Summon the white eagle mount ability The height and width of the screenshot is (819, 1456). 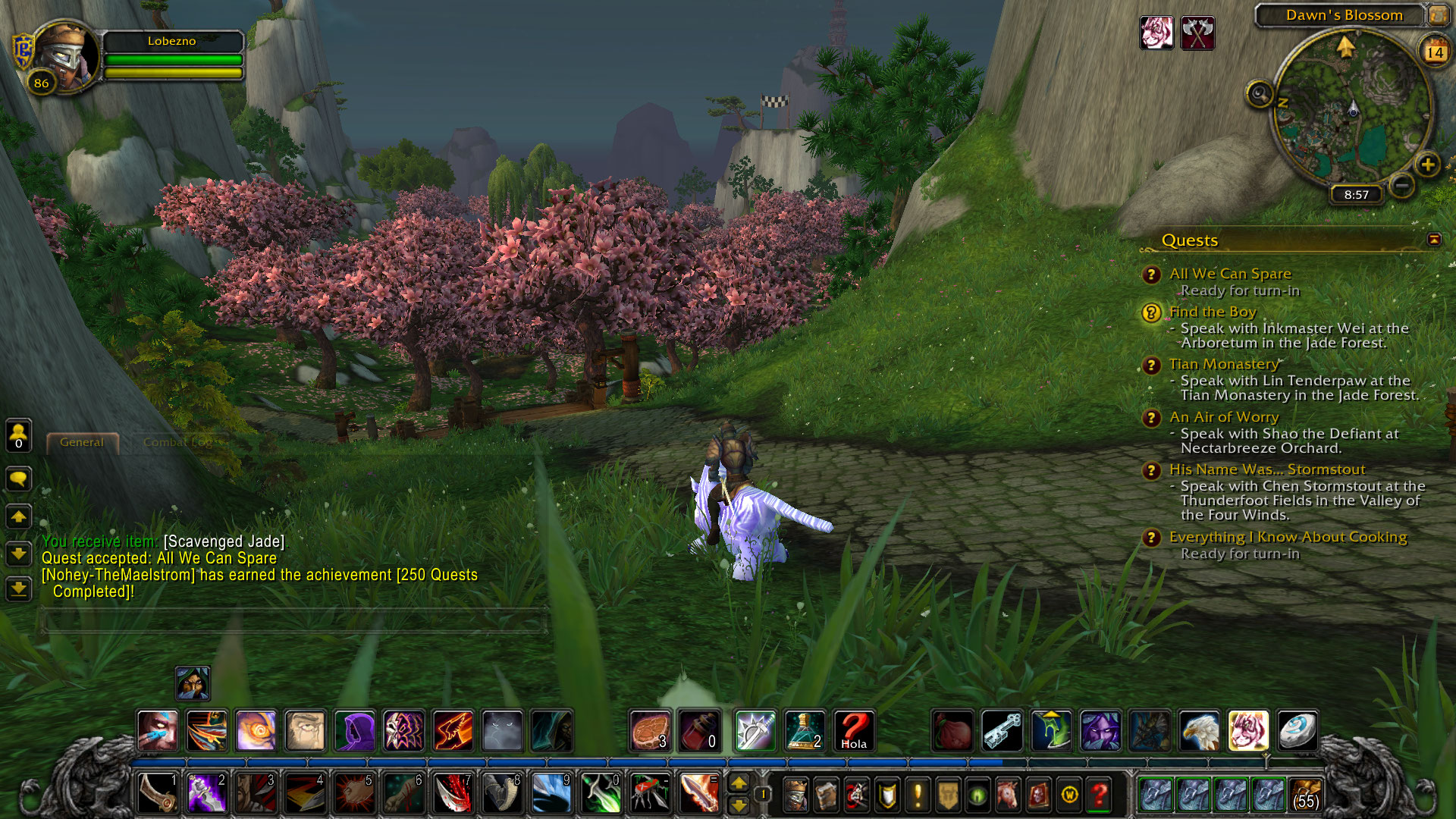[x=1199, y=731]
